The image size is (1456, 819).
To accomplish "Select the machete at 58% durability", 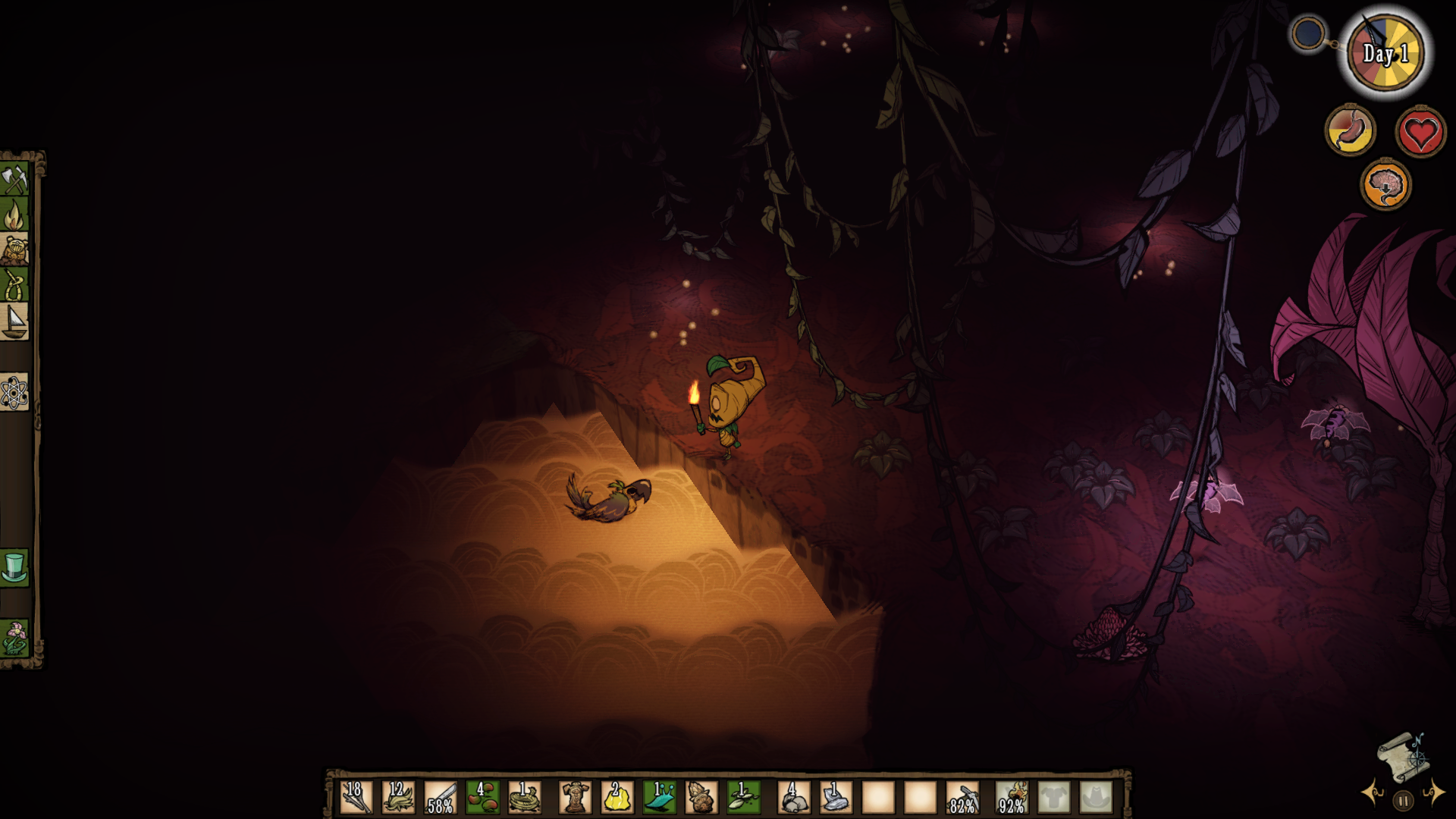I will (x=440, y=798).
